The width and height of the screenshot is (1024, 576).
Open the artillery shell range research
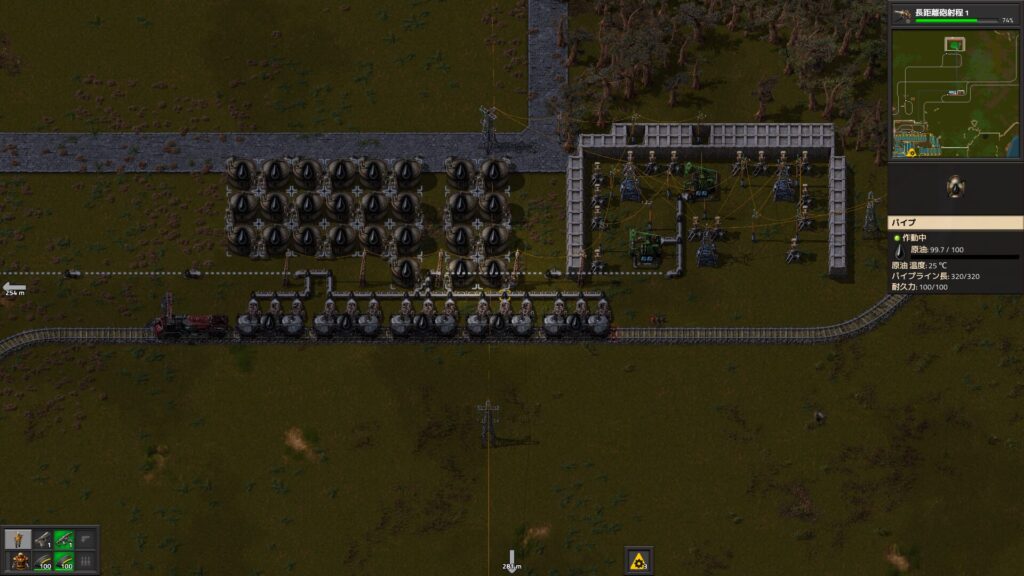(x=955, y=14)
